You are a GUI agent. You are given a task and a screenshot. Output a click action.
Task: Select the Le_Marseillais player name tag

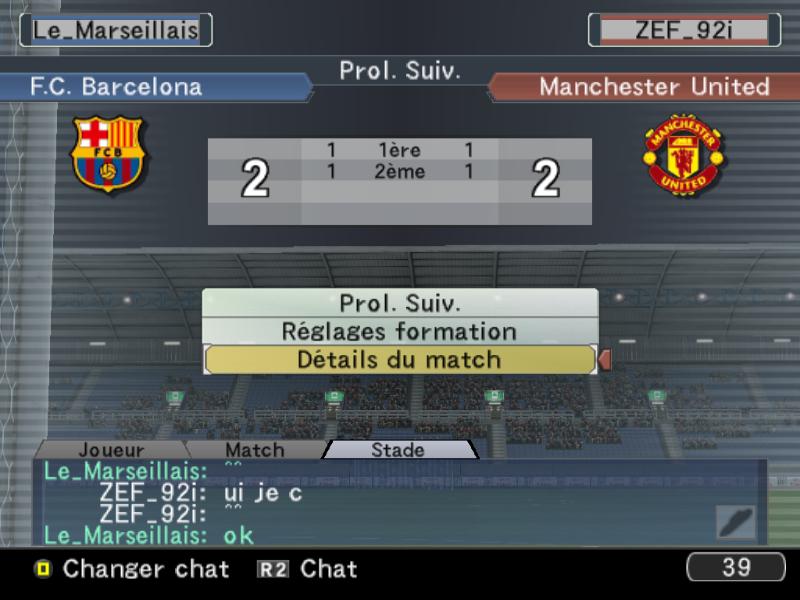pyautogui.click(x=116, y=29)
